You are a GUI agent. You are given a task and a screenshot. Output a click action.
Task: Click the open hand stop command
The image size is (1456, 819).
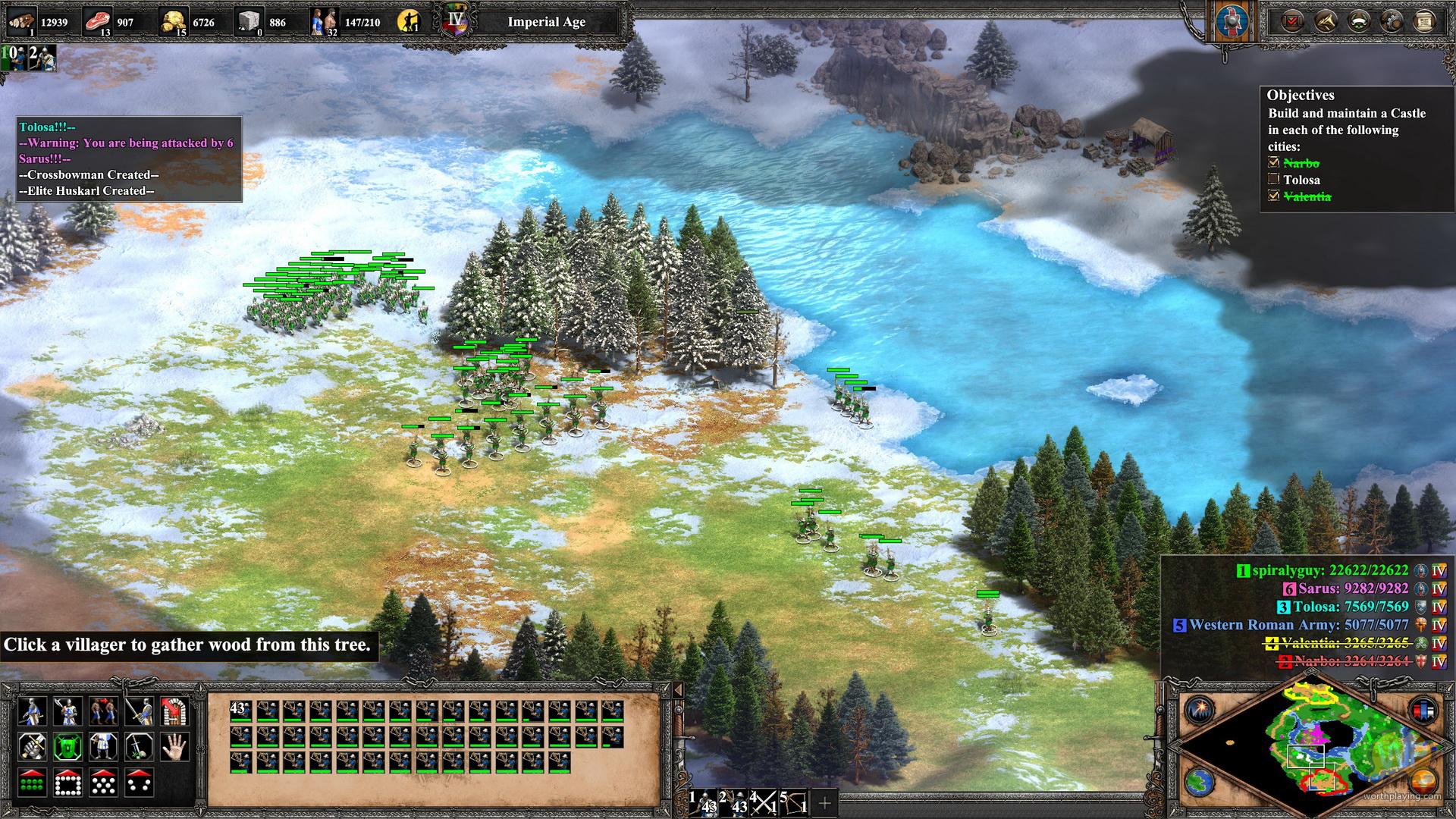tap(174, 747)
